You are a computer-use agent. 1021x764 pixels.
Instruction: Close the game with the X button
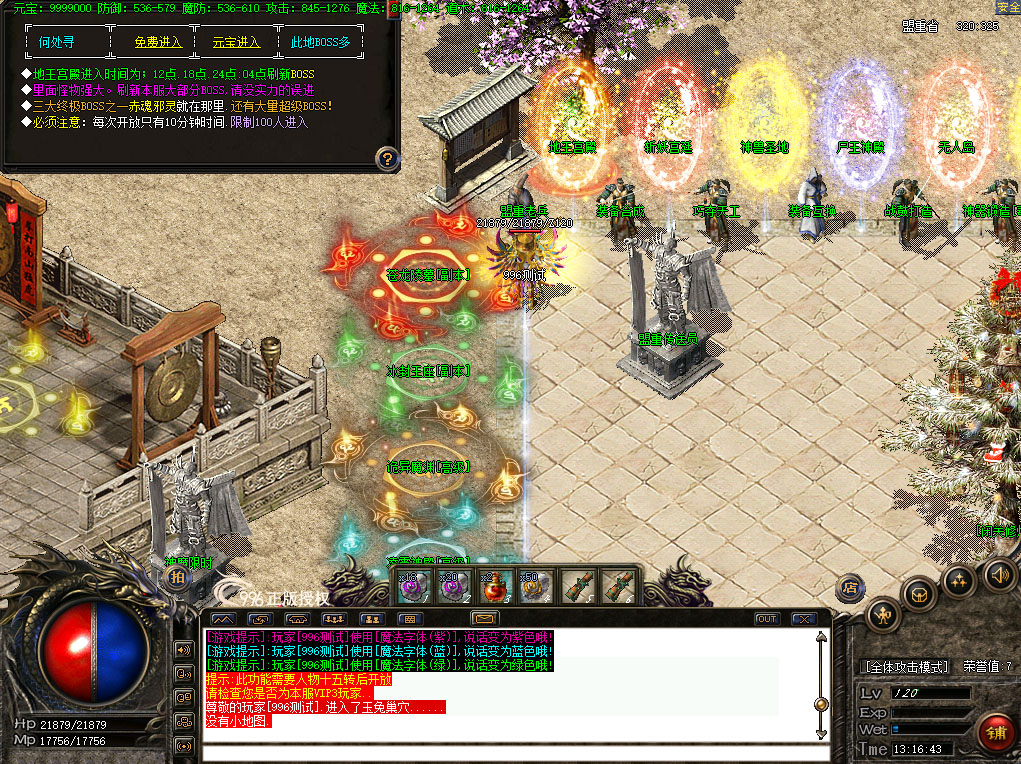[800, 619]
